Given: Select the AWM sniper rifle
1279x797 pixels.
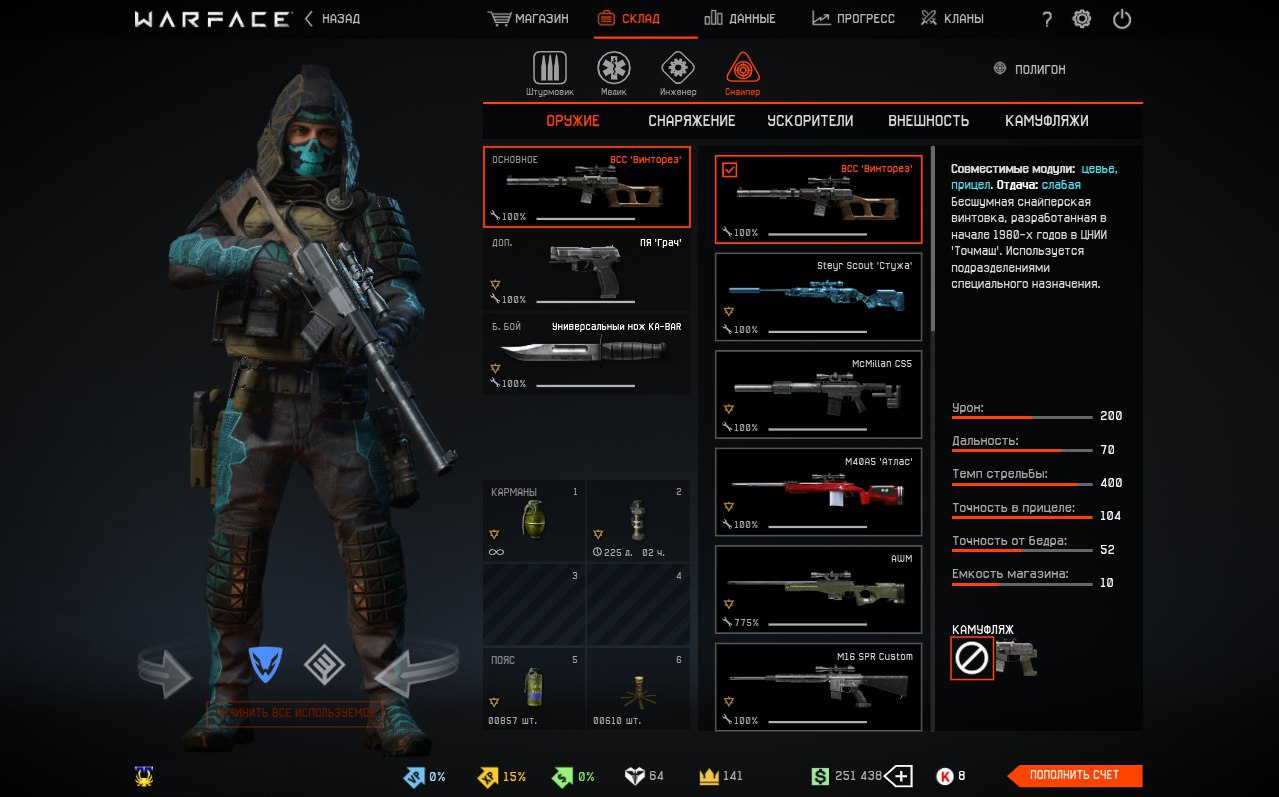Looking at the screenshot, I should tap(819, 589).
